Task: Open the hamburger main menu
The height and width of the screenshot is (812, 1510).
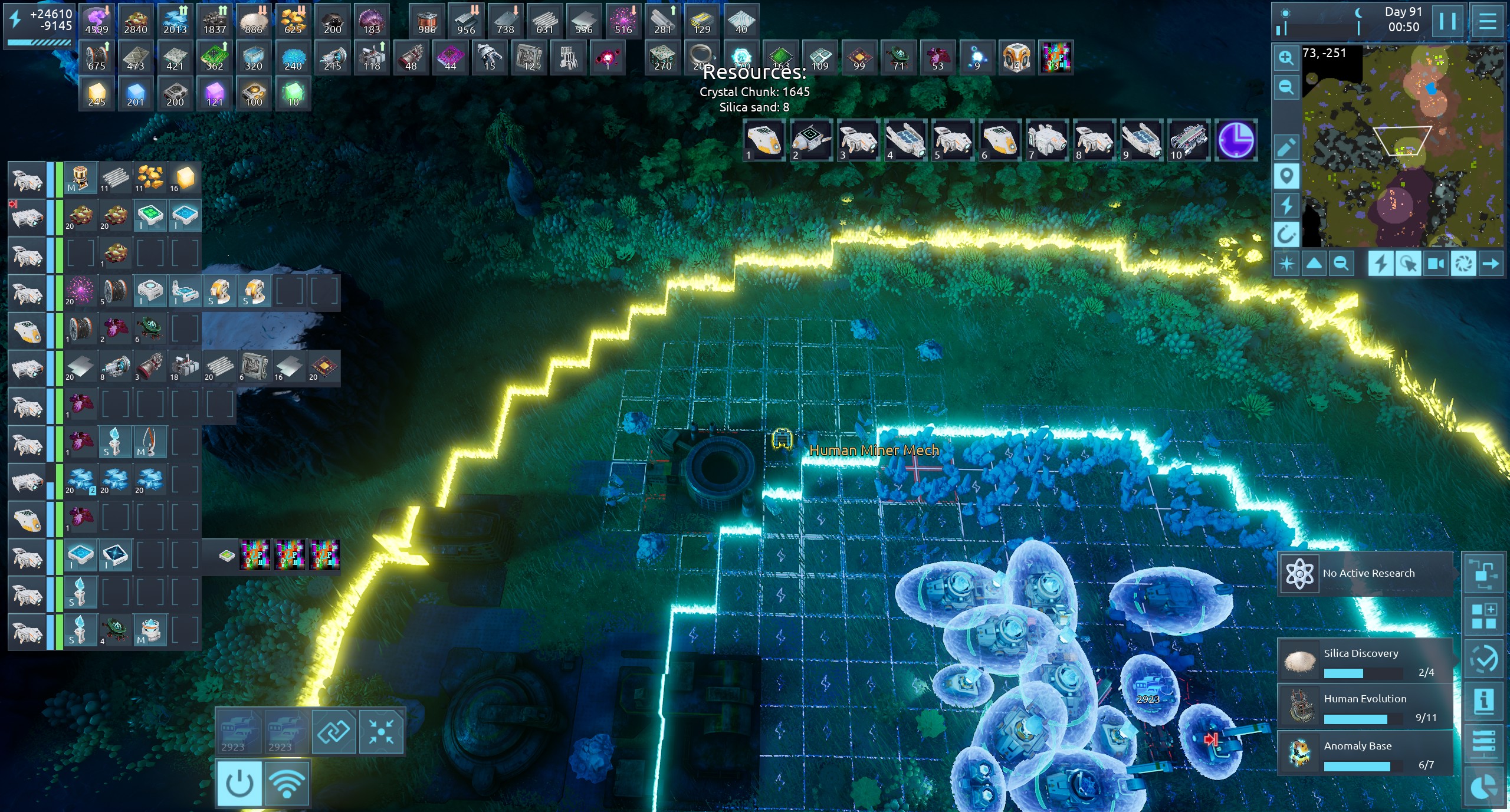Action: coord(1487,21)
